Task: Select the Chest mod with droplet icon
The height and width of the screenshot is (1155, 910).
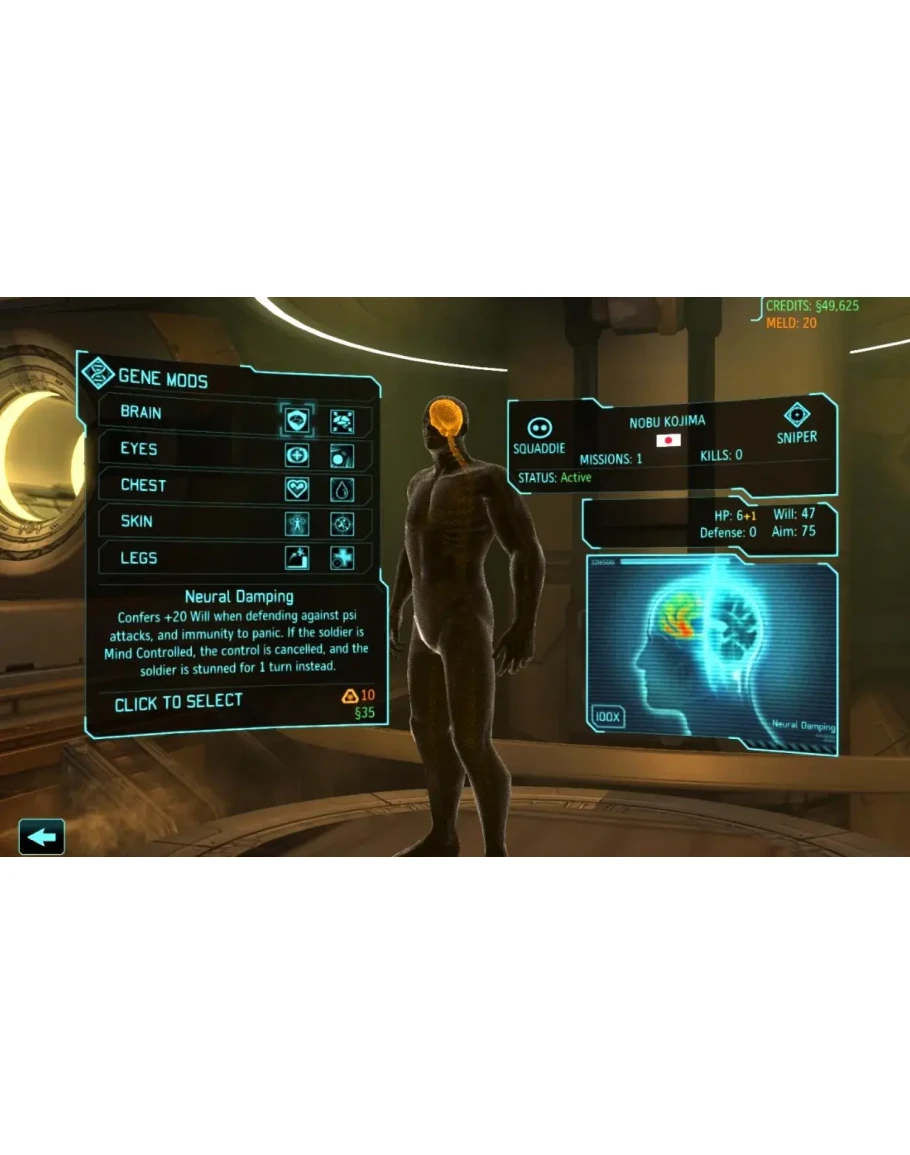Action: 342,490
